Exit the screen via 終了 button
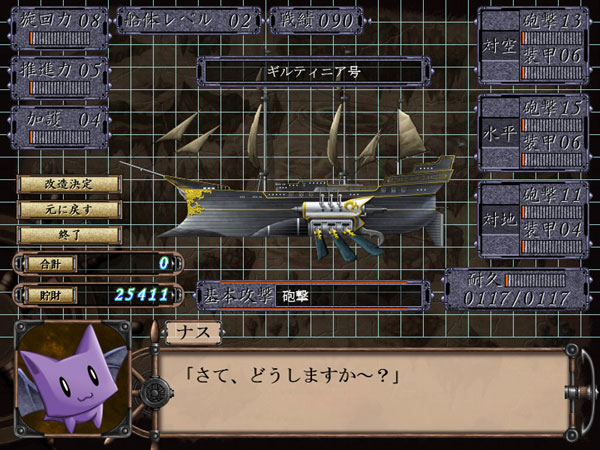Image resolution: width=600 pixels, height=450 pixels. [x=69, y=235]
